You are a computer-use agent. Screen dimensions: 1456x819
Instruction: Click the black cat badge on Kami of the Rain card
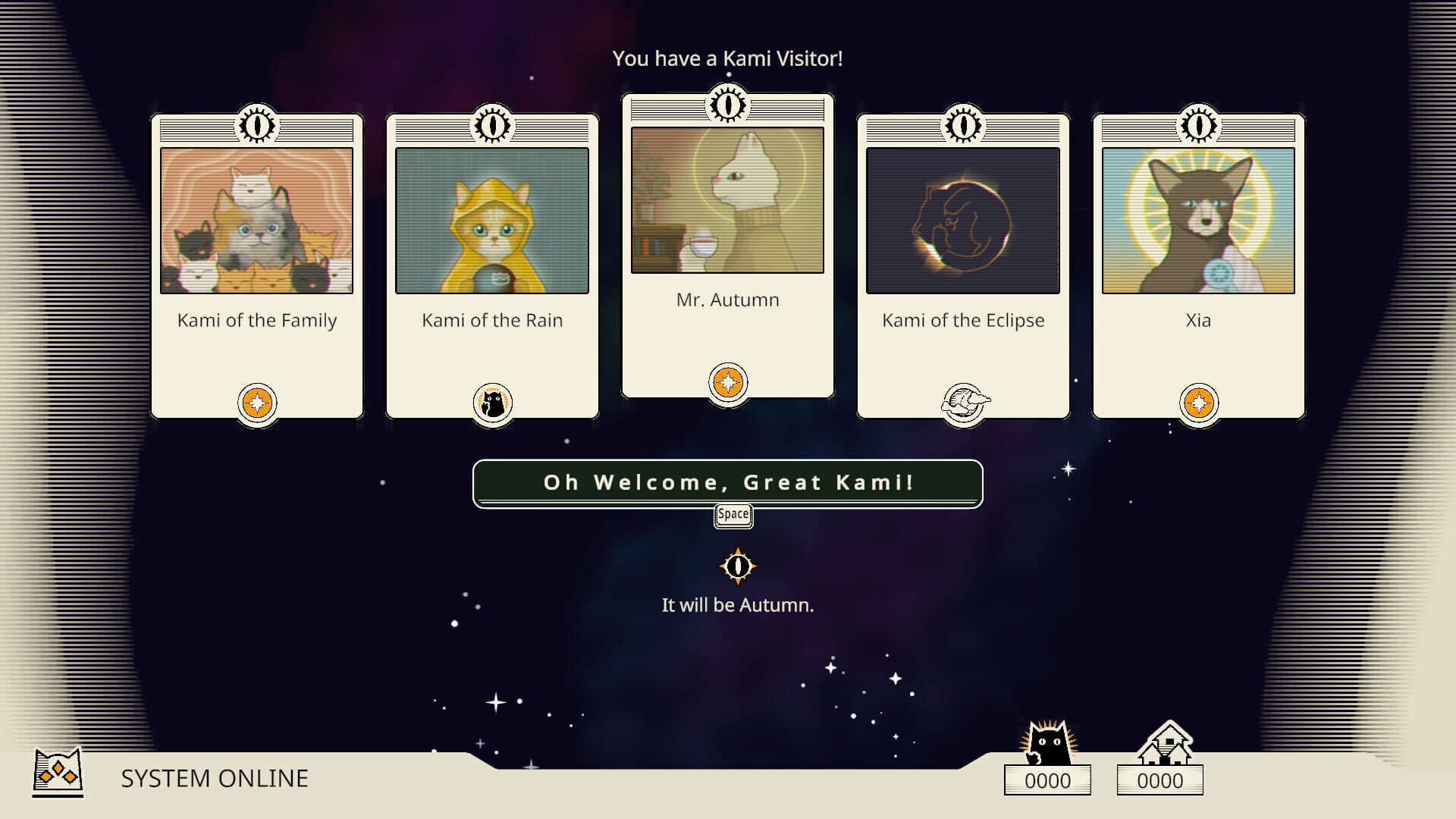494,403
